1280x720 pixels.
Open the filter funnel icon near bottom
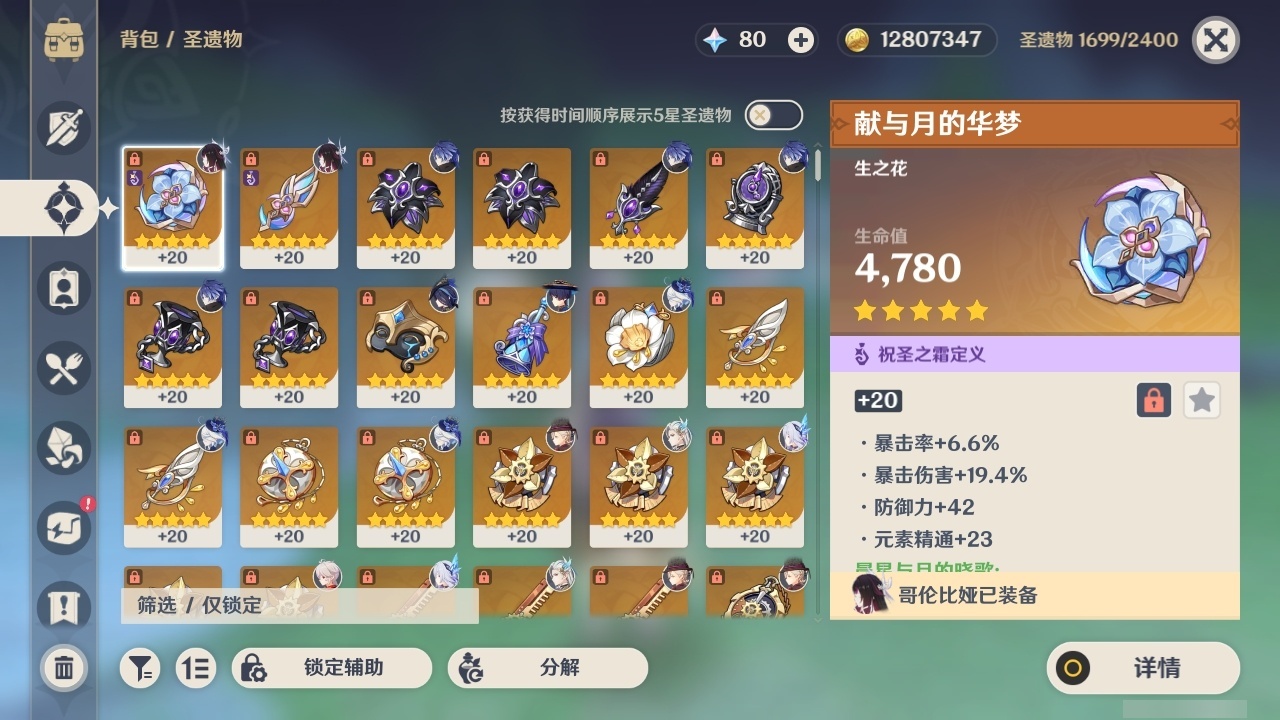point(140,668)
